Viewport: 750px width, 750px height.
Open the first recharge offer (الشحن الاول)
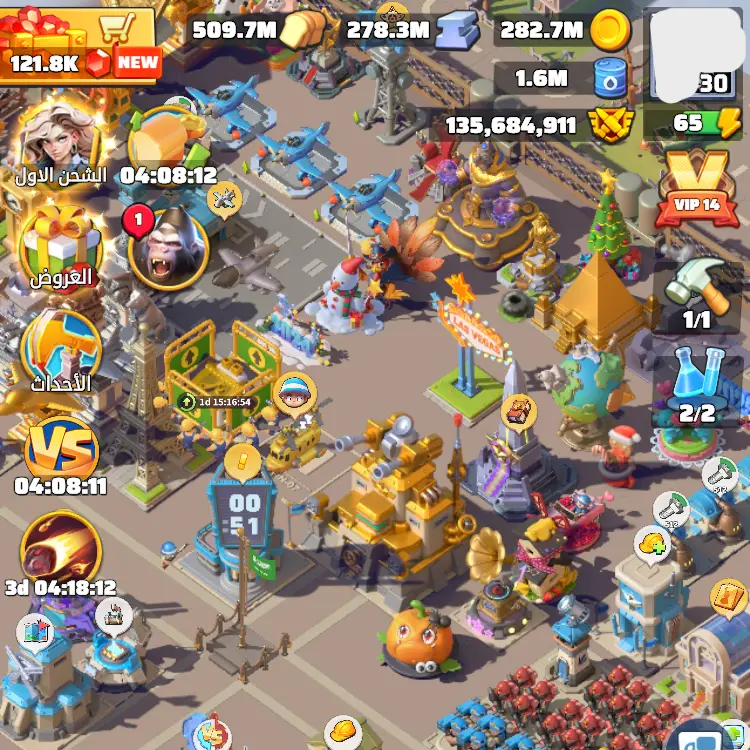coord(58,140)
